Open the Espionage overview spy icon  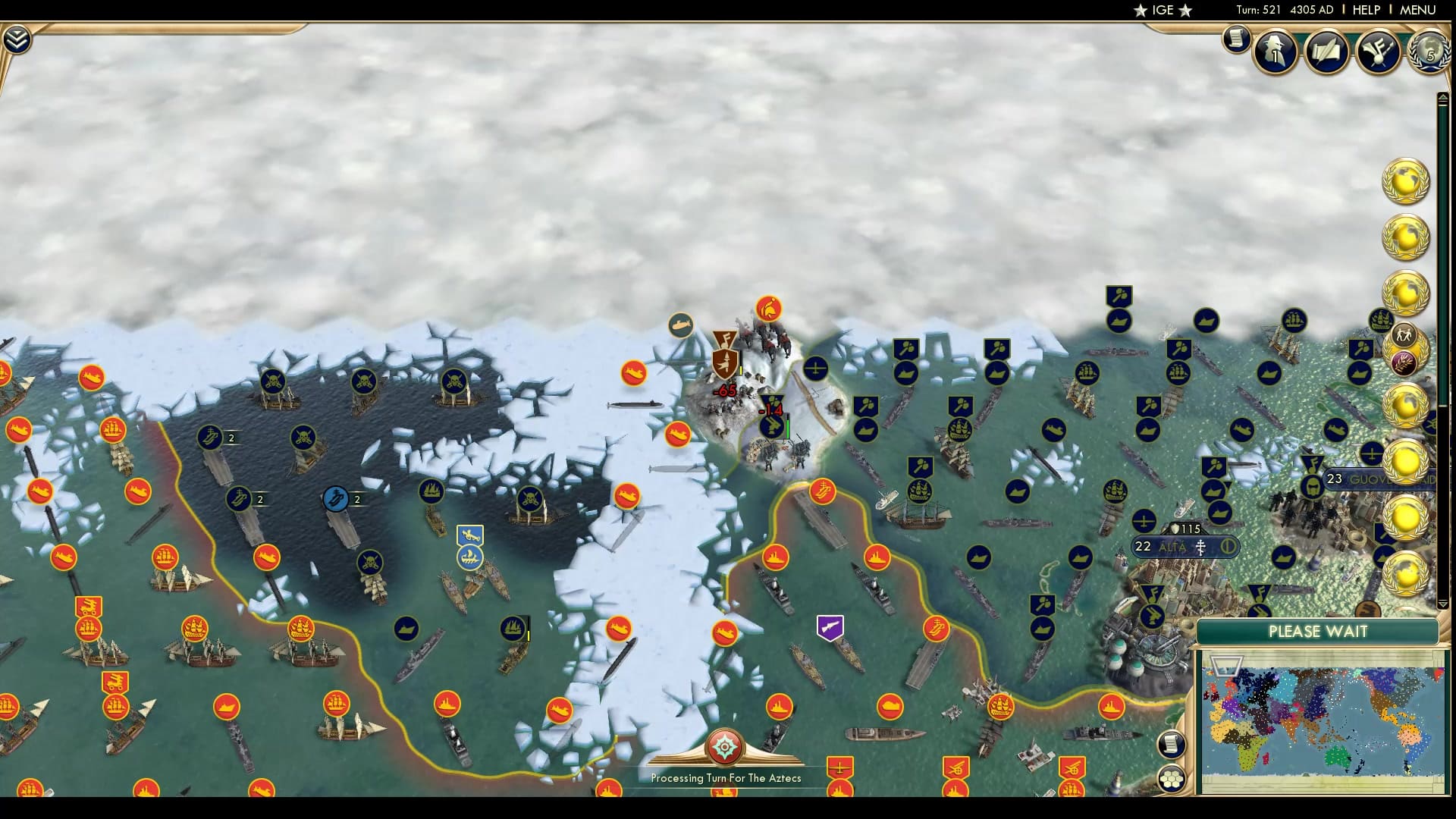point(1275,52)
